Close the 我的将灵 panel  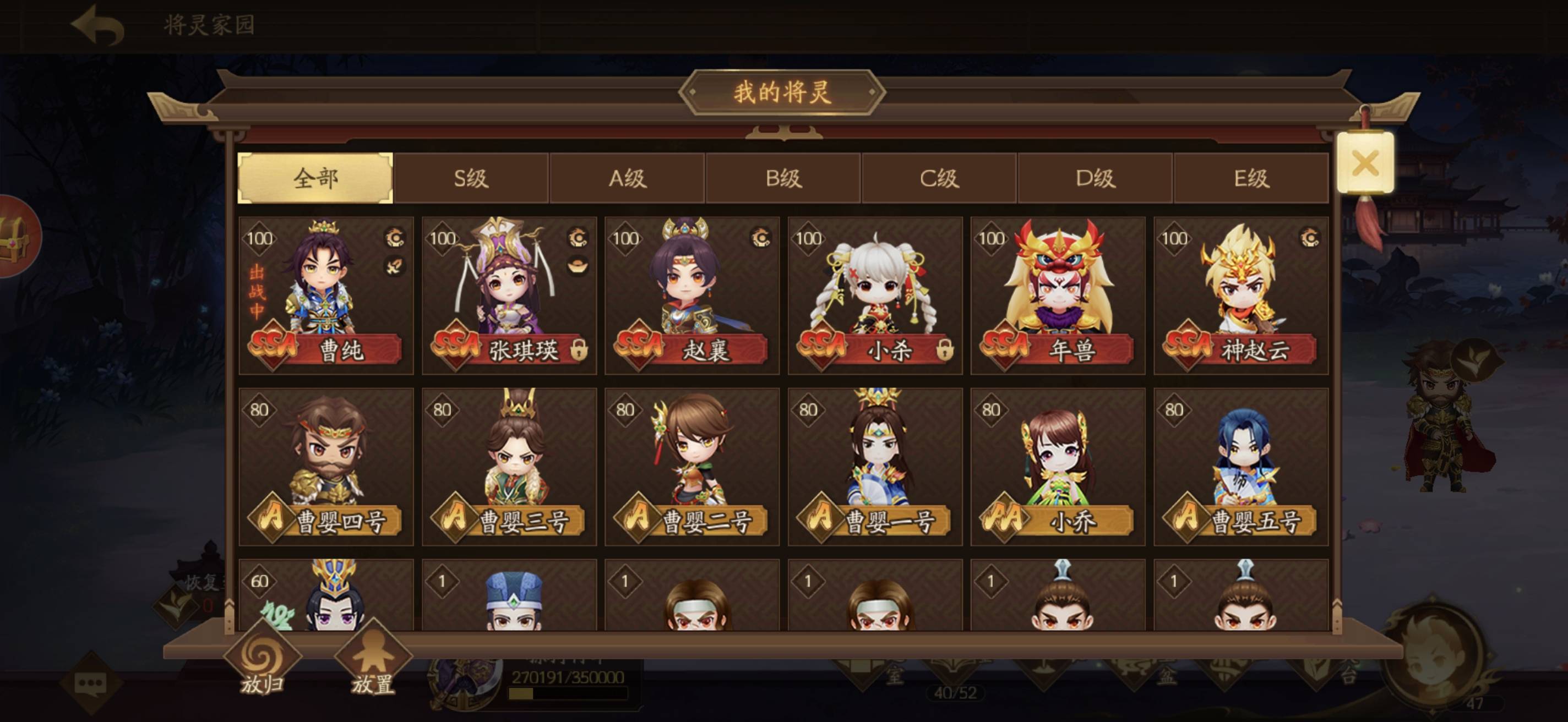pyautogui.click(x=1365, y=163)
